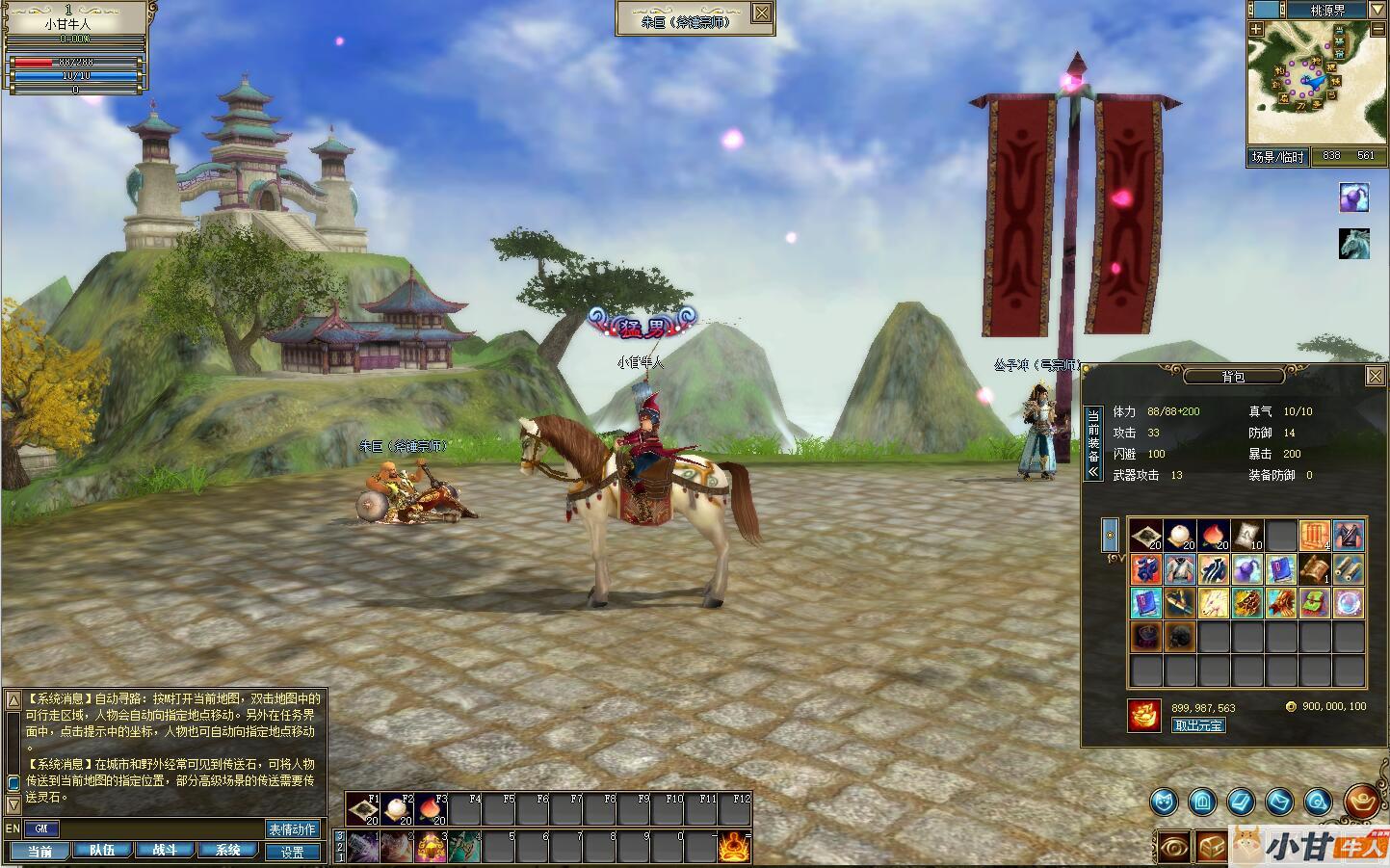Image resolution: width=1390 pixels, height=868 pixels.
Task: Click the 取出元宝 withdraw button
Action: click(x=1198, y=725)
